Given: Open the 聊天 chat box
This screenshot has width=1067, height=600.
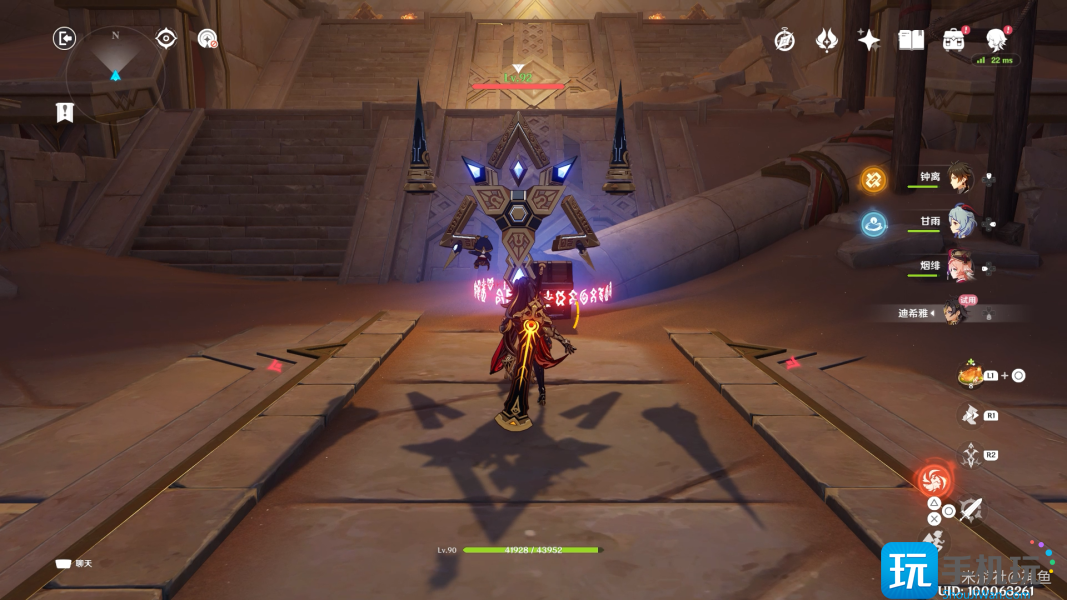Looking at the screenshot, I should point(74,564).
